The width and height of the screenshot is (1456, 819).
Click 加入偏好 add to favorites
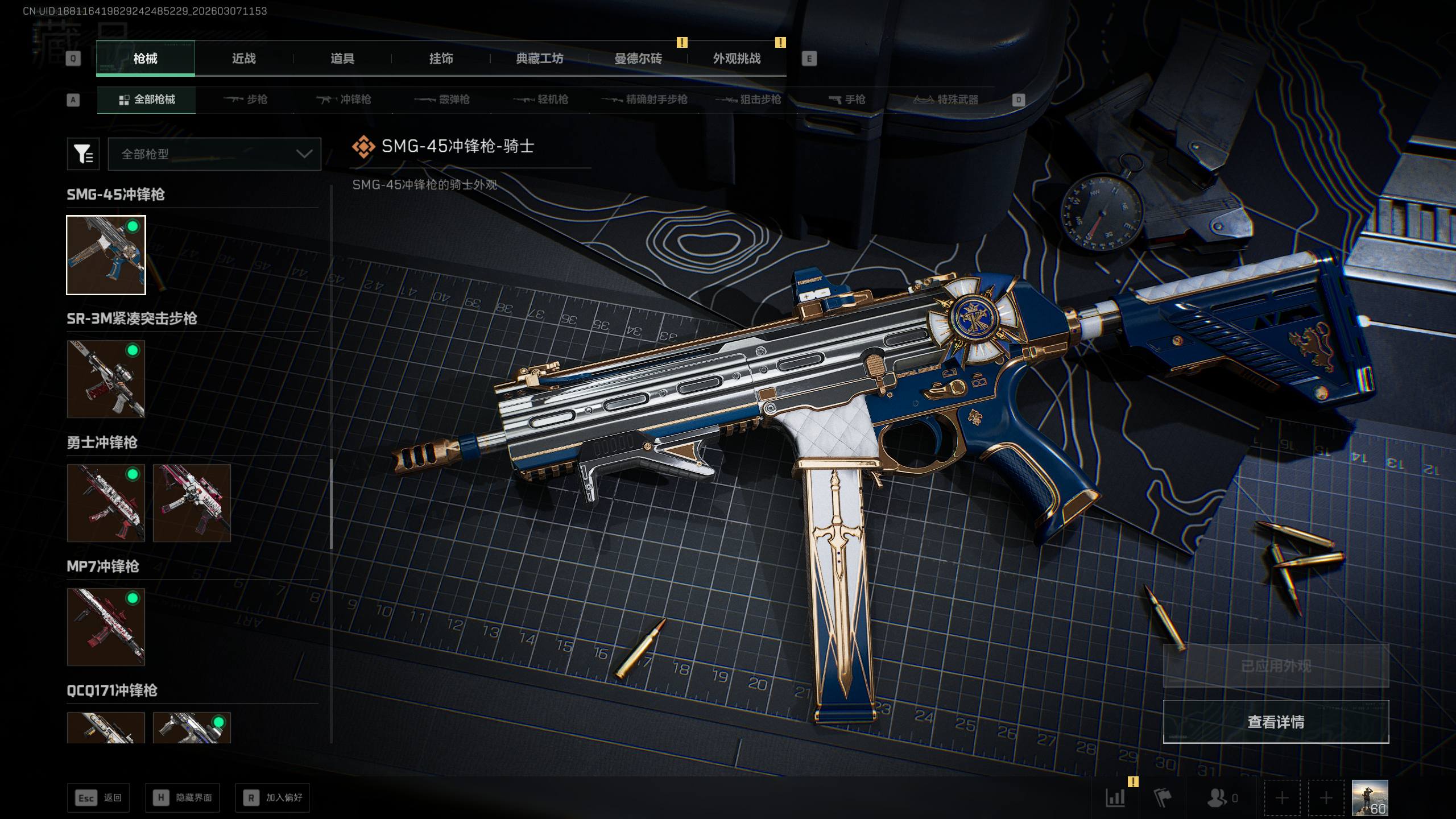[272, 798]
